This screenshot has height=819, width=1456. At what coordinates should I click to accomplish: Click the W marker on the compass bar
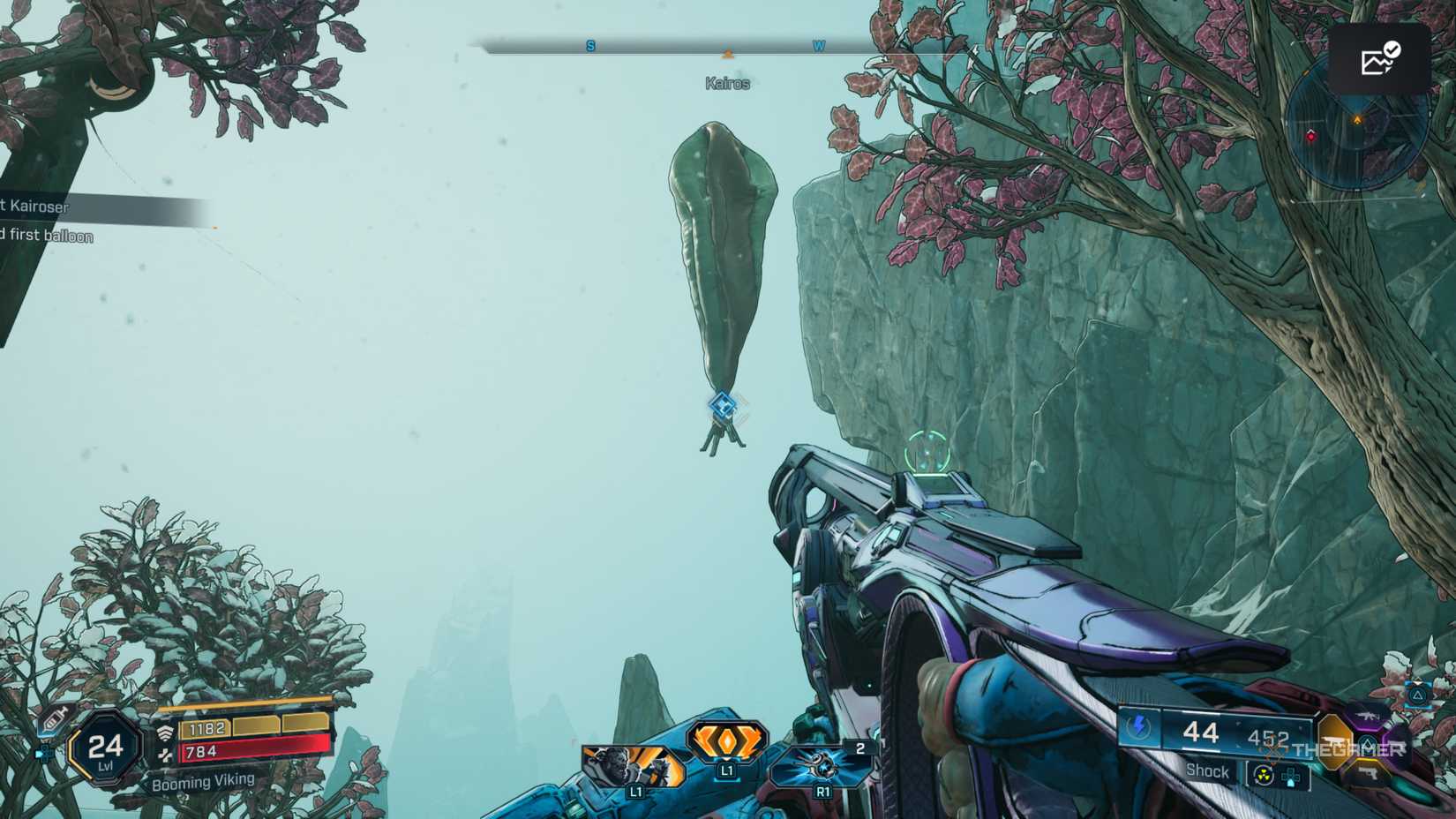click(x=817, y=46)
